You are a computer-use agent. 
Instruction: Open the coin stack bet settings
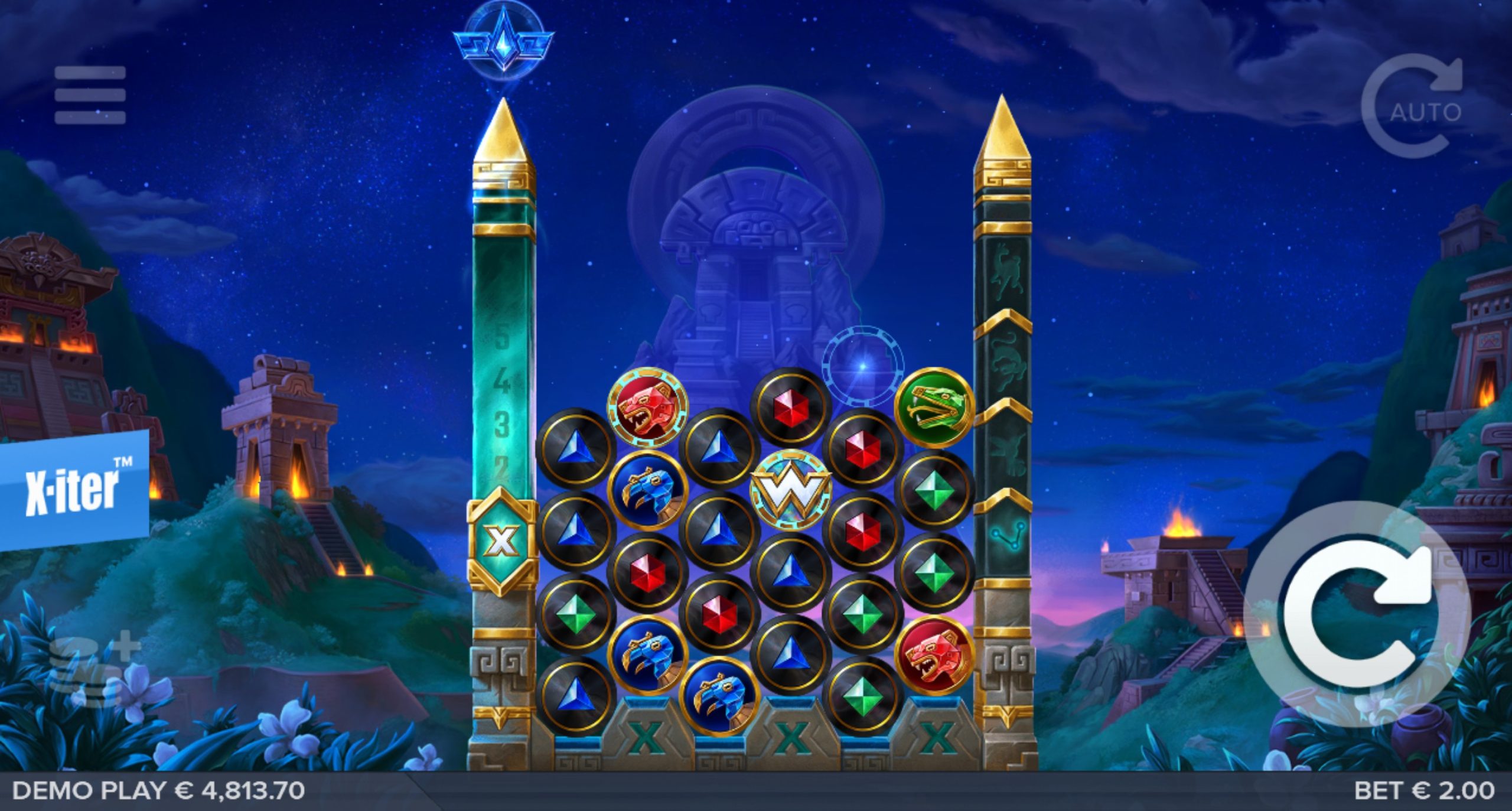93,672
